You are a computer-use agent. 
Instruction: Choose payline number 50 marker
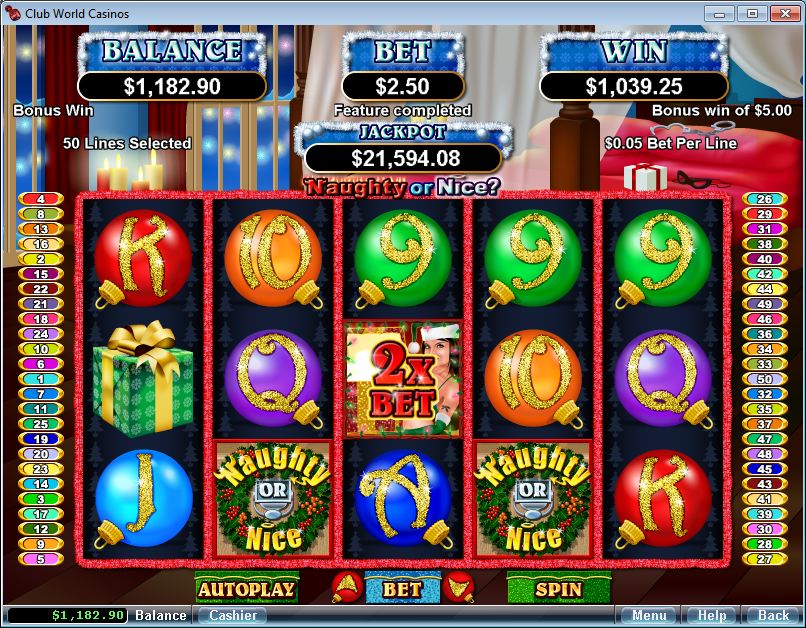764,379
